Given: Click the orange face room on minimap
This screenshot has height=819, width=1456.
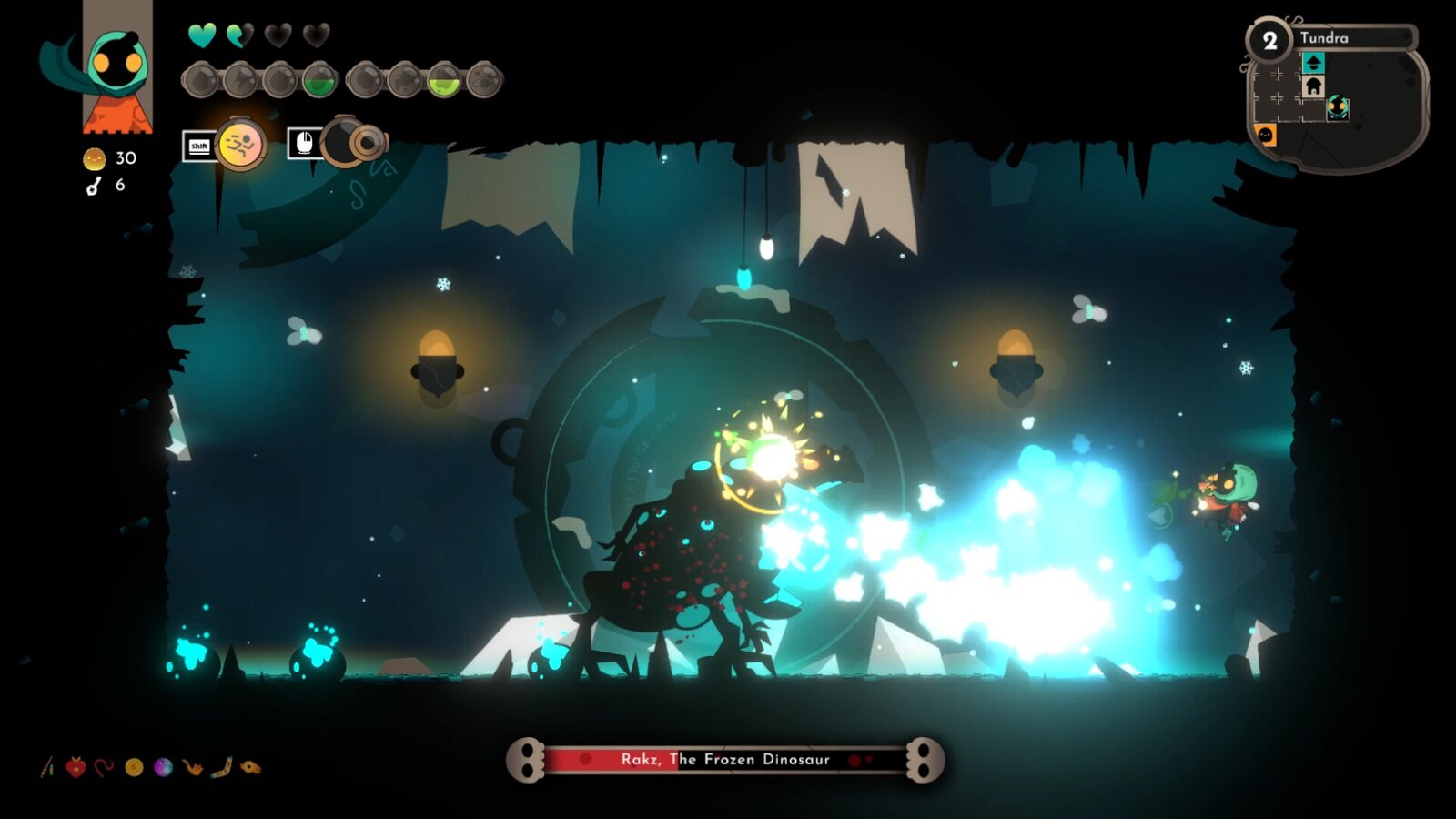Looking at the screenshot, I should tap(1266, 135).
